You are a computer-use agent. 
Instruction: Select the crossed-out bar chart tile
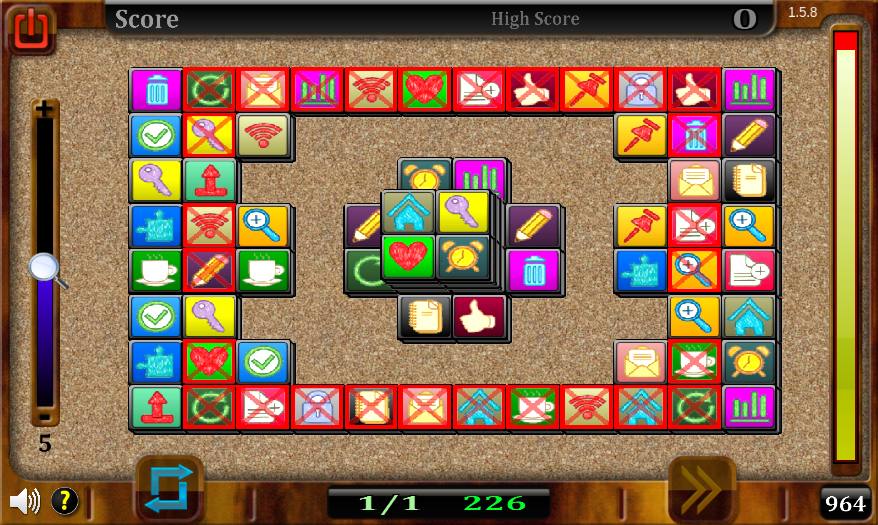(x=317, y=89)
